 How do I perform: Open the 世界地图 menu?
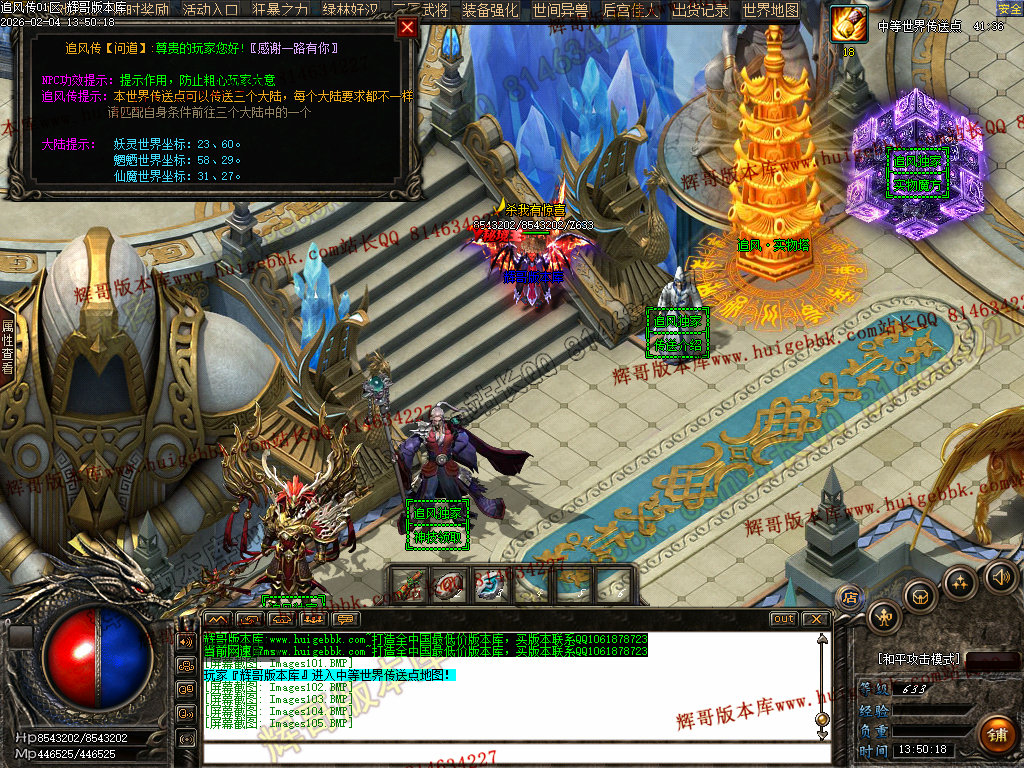point(771,10)
